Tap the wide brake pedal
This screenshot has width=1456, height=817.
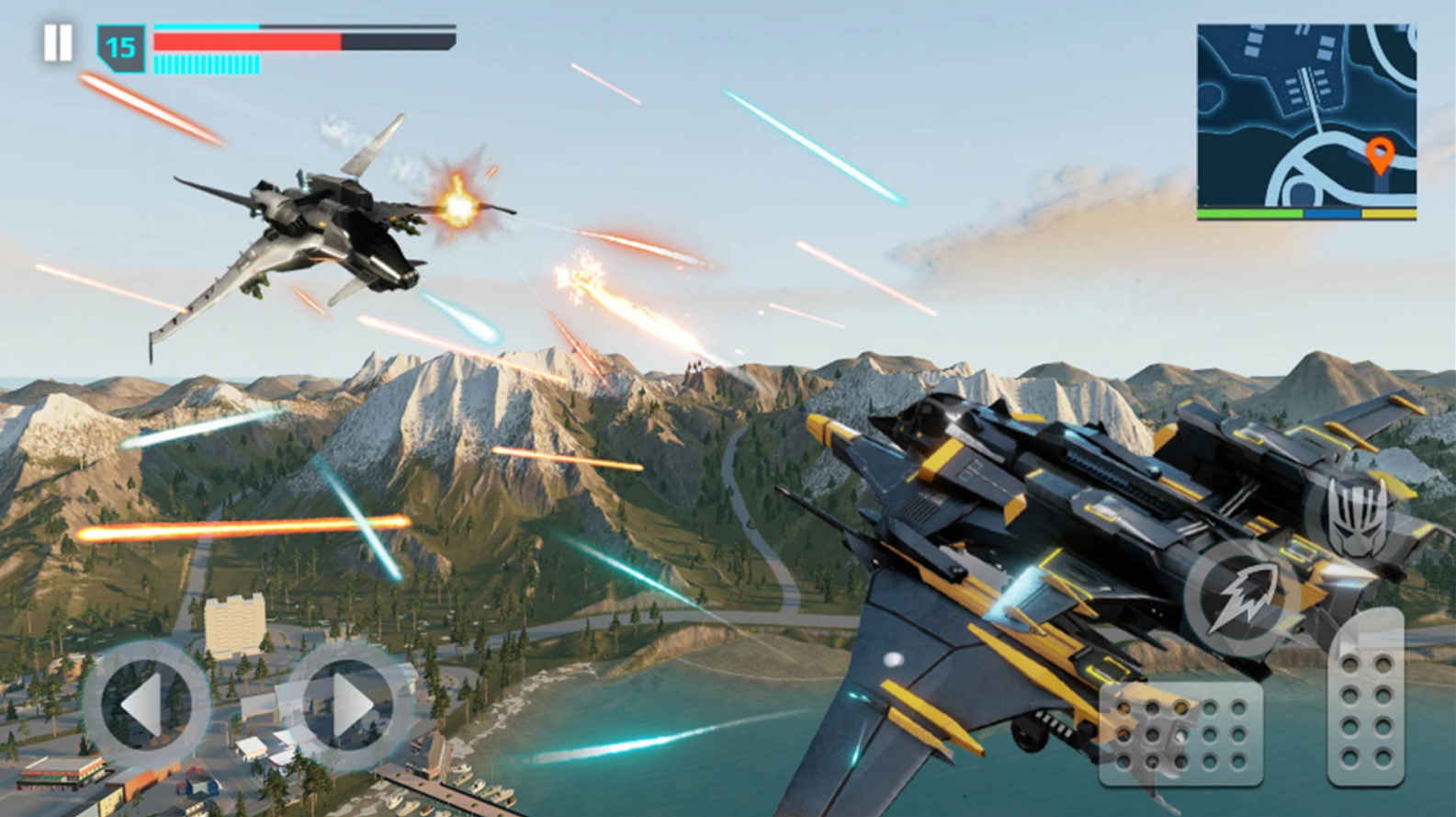(1181, 734)
